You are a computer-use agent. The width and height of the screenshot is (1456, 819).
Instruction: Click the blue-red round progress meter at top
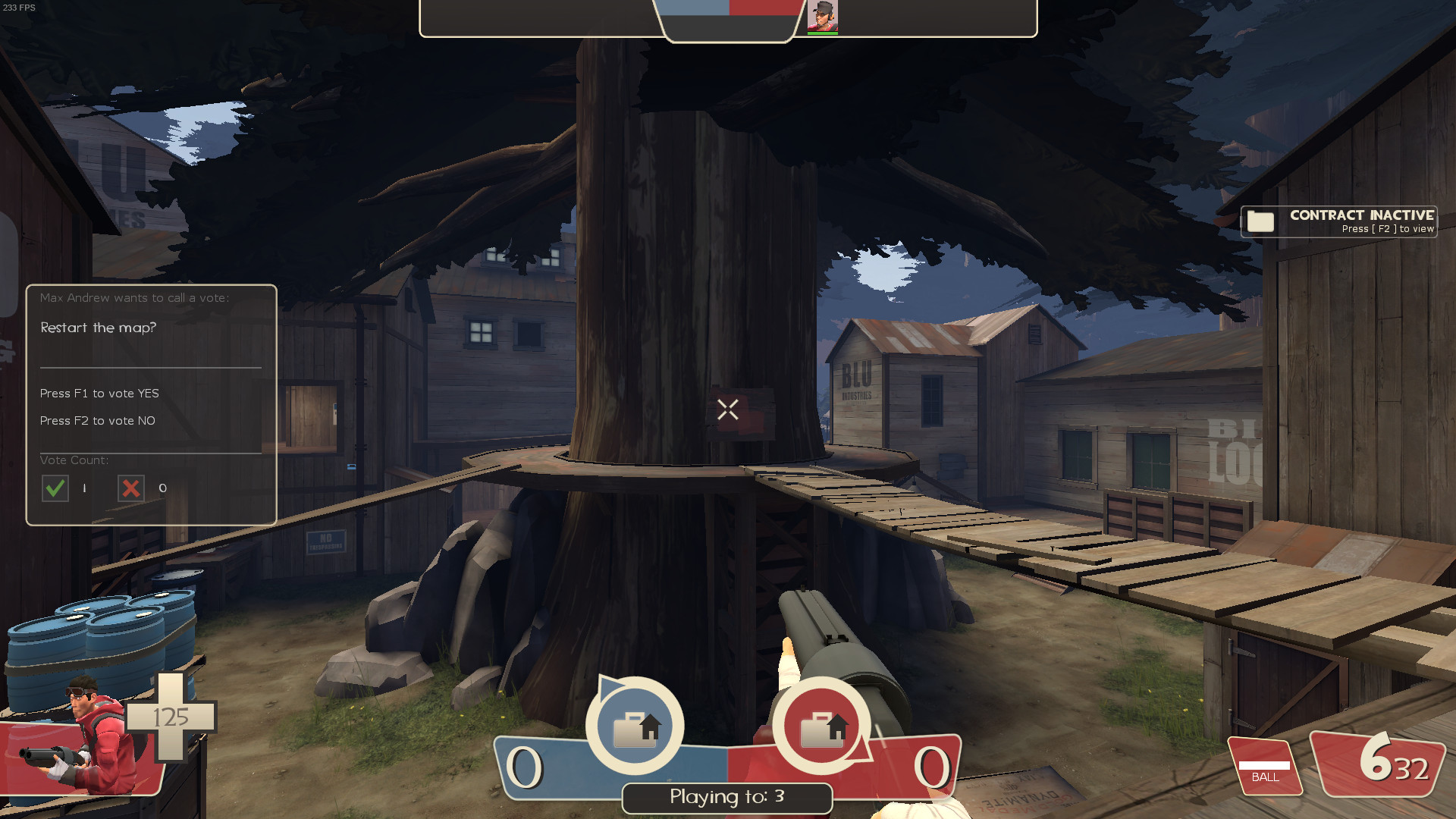pyautogui.click(x=728, y=11)
